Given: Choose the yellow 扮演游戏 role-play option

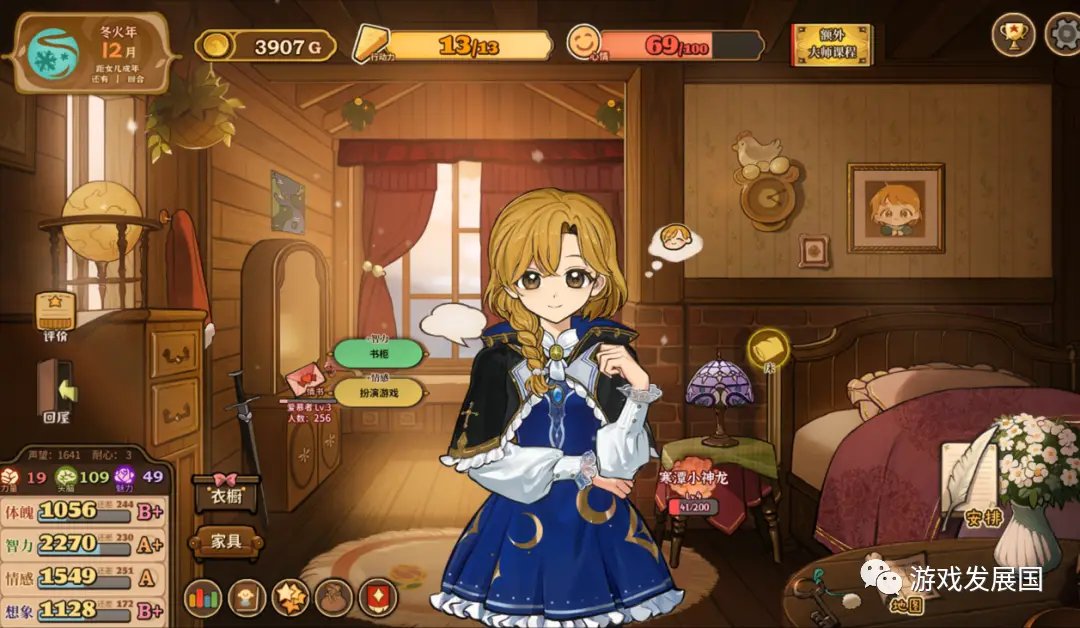Looking at the screenshot, I should (x=379, y=392).
